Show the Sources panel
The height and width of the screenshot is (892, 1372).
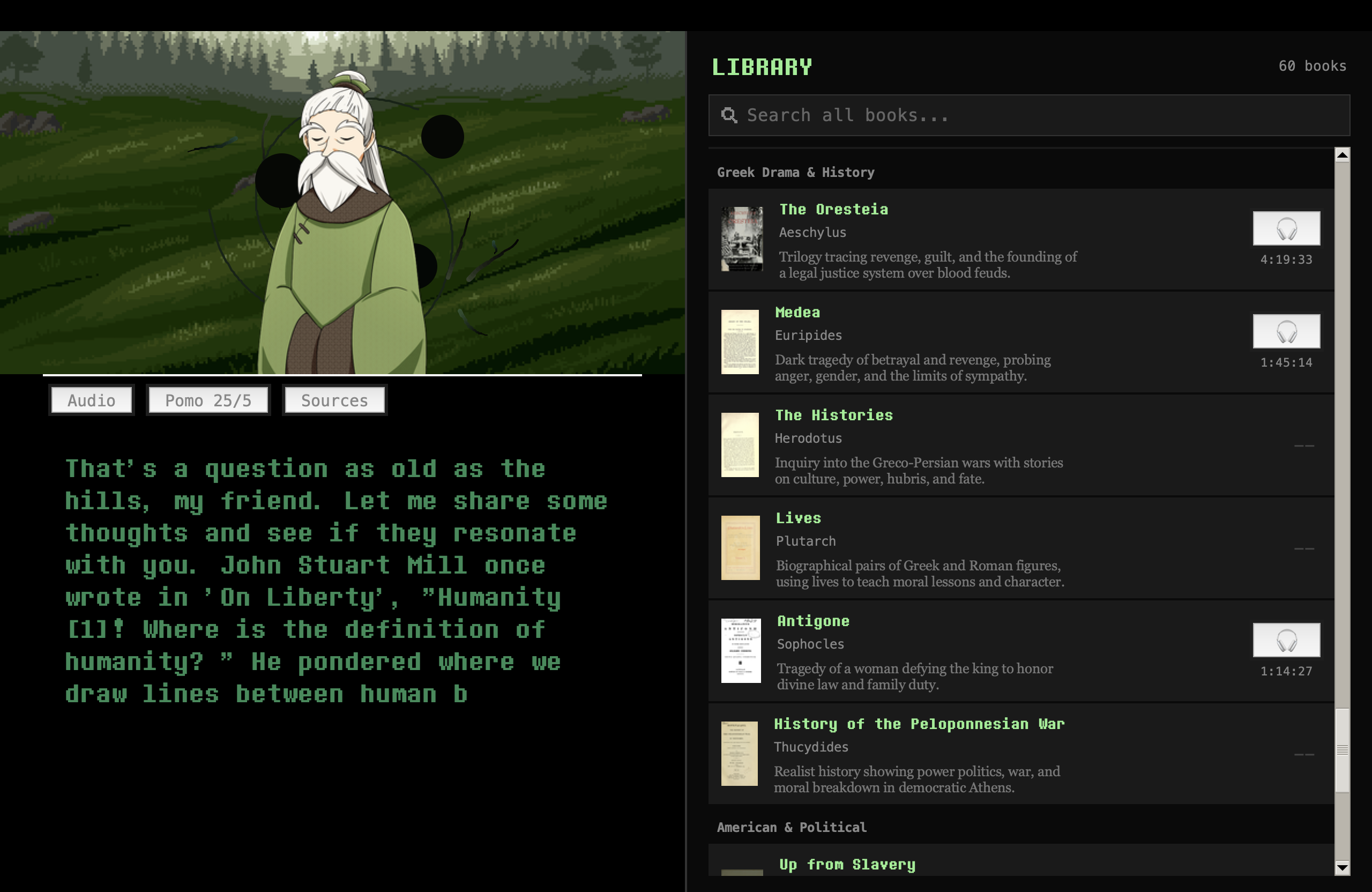click(334, 399)
